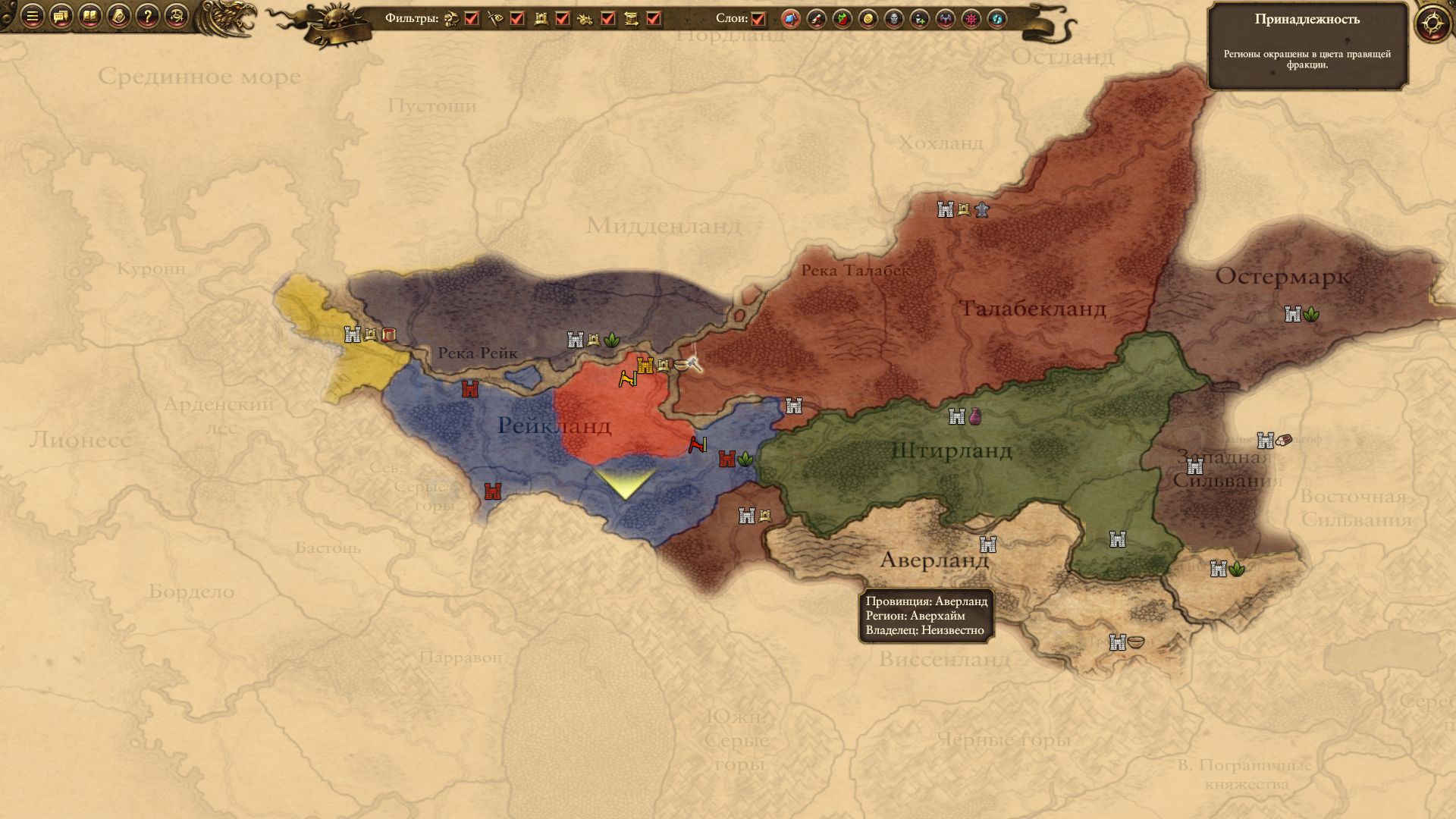Click the round button right of help
This screenshot has width=1456, height=819.
(x=176, y=16)
